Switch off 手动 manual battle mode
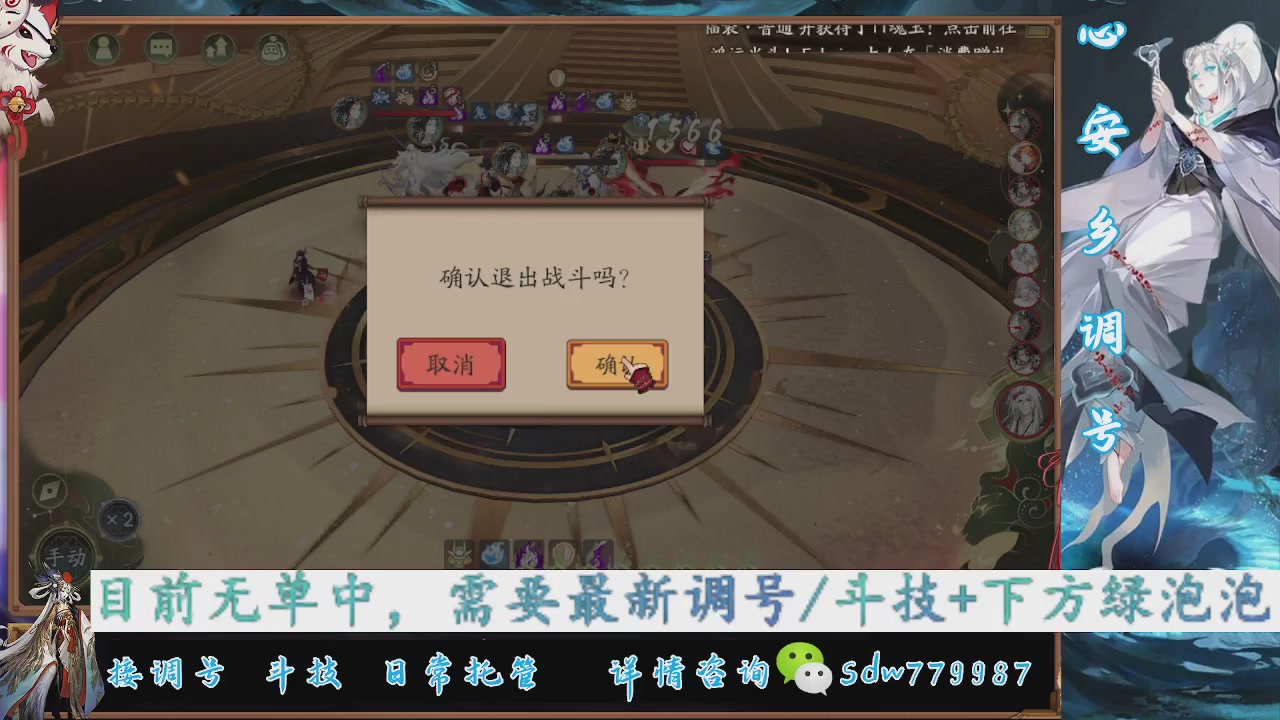The height and width of the screenshot is (720, 1280). [66, 553]
